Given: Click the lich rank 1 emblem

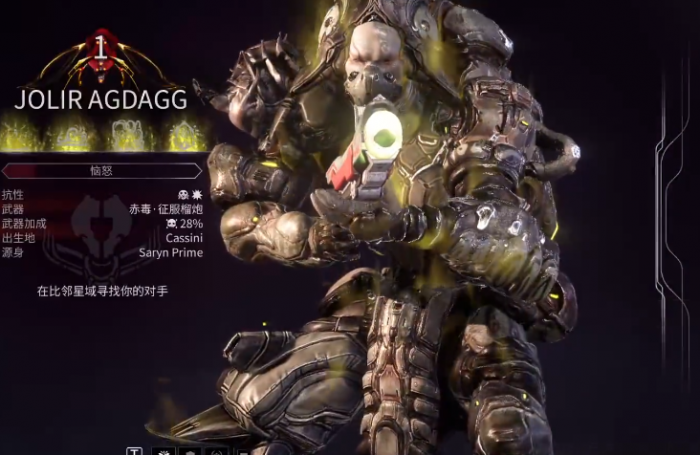Looking at the screenshot, I should 101,52.
